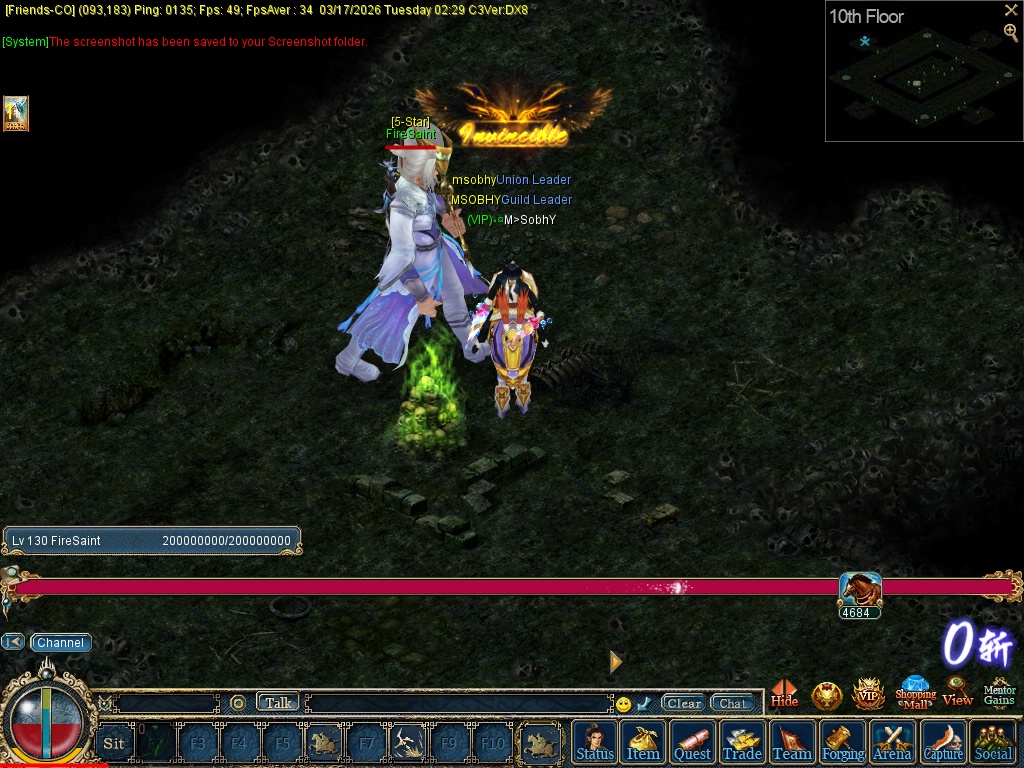
Task: Click the Sit button
Action: 114,743
